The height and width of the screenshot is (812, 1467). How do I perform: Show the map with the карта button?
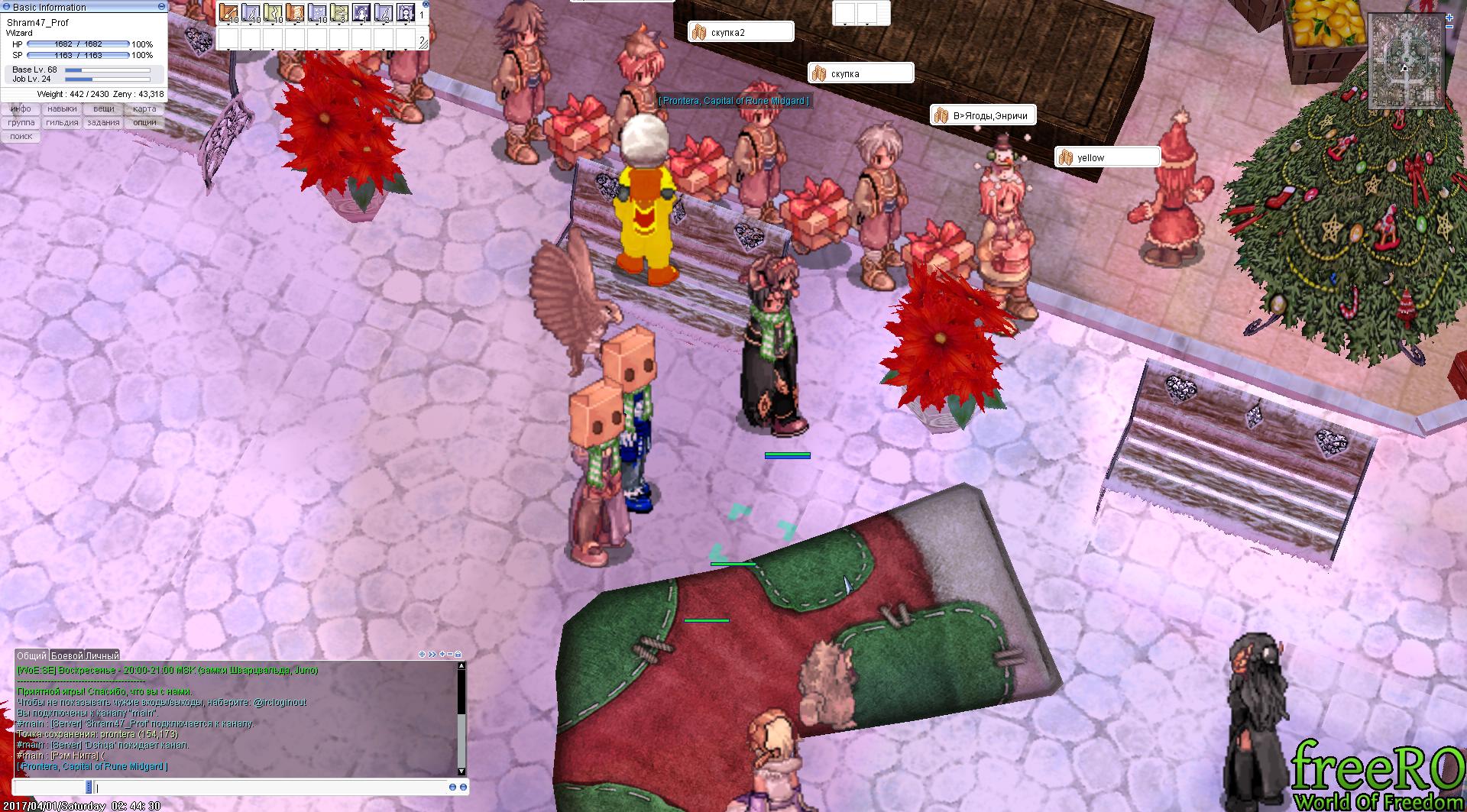(144, 109)
